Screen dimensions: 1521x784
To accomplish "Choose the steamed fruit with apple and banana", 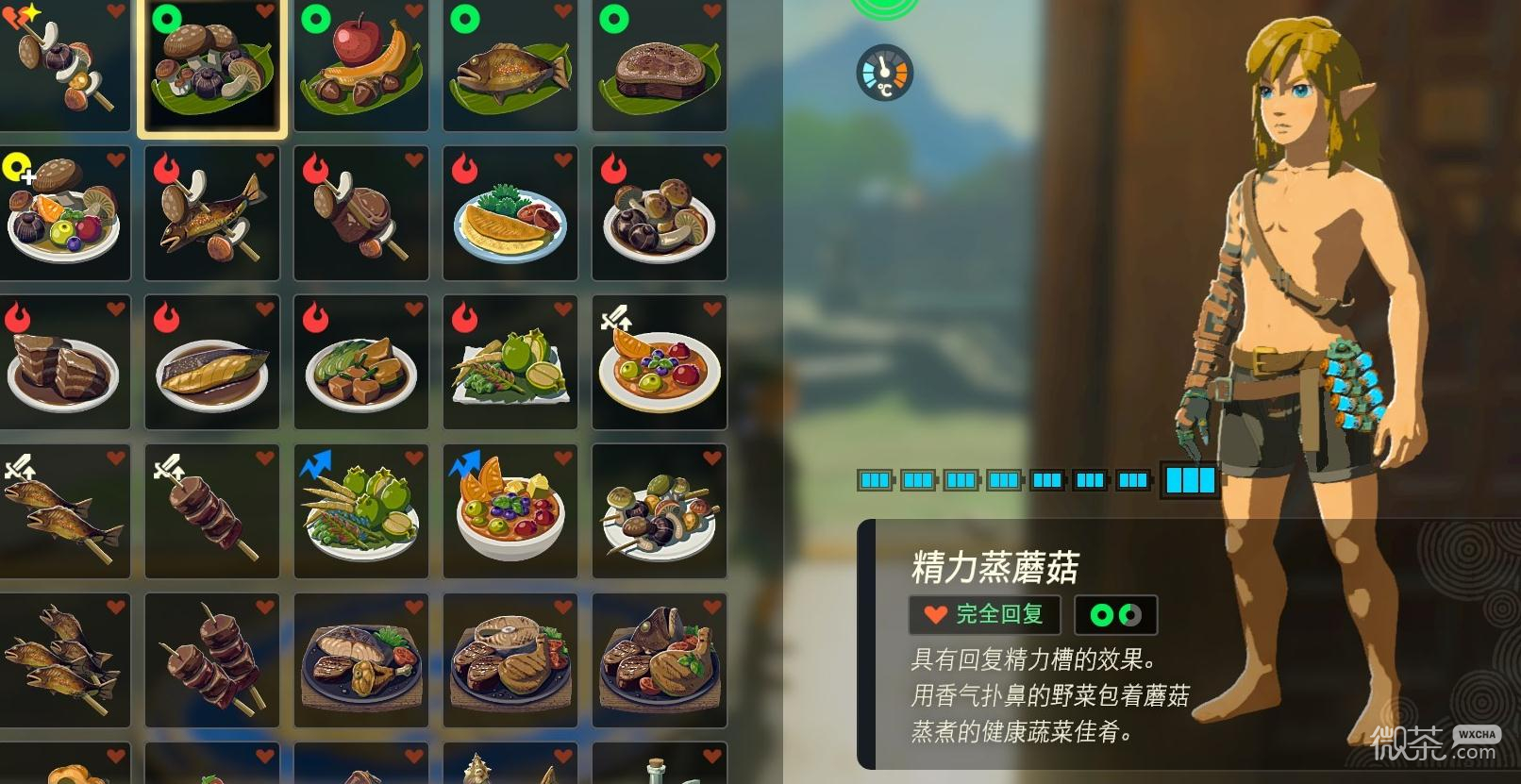I will point(361,67).
